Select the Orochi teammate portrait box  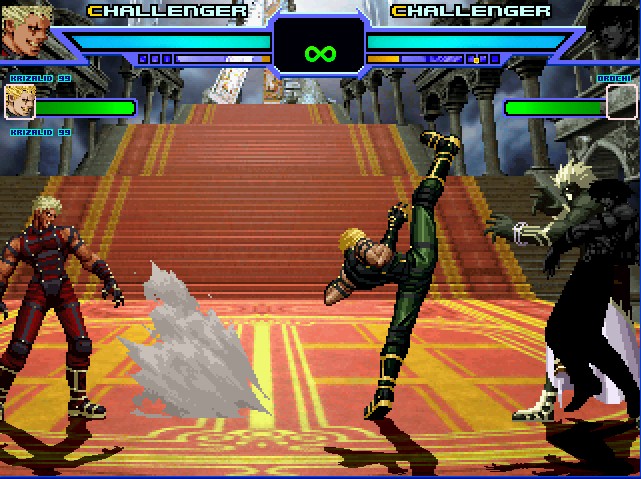[621, 101]
